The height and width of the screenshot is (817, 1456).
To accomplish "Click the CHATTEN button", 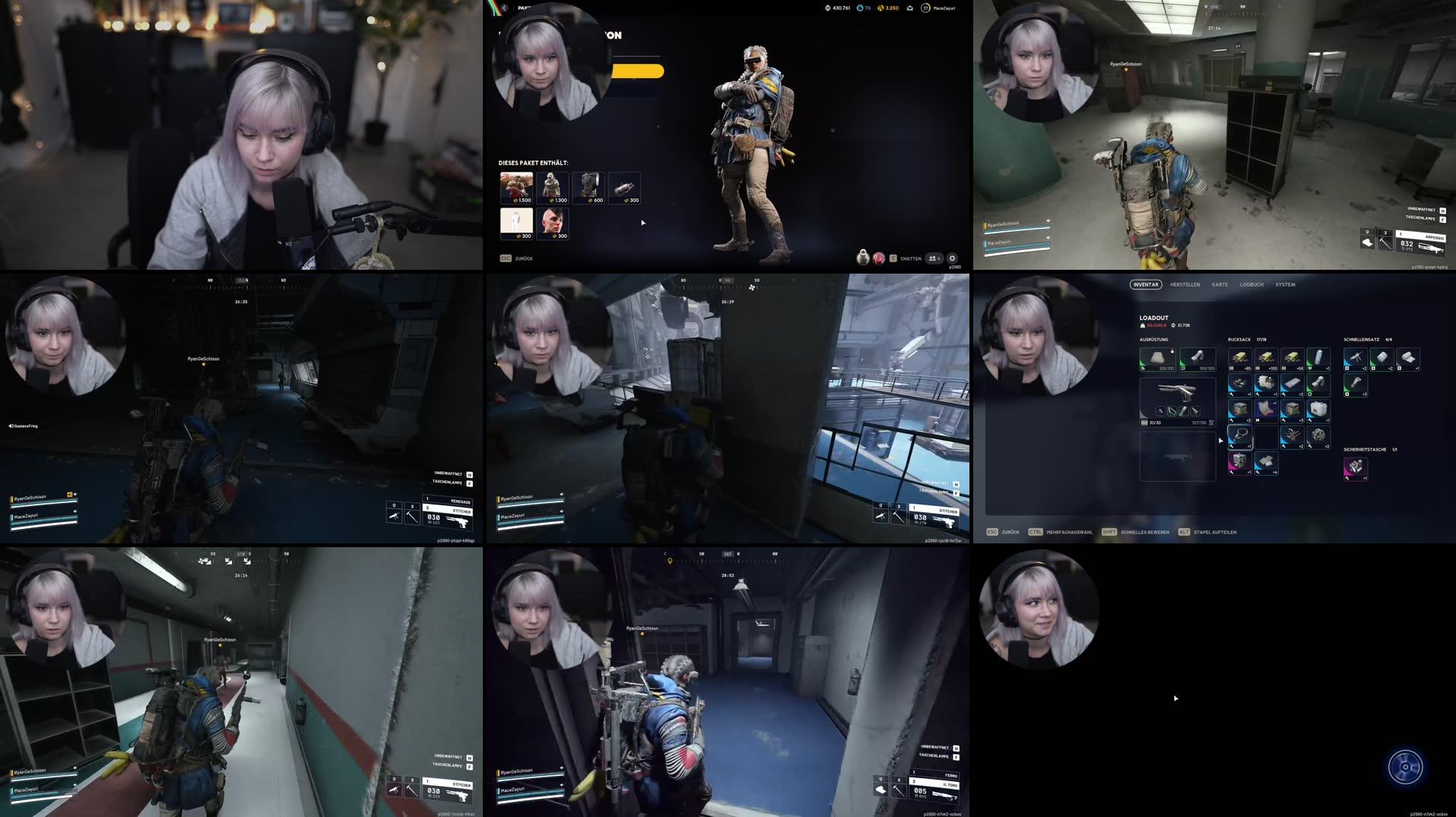I will 910,258.
